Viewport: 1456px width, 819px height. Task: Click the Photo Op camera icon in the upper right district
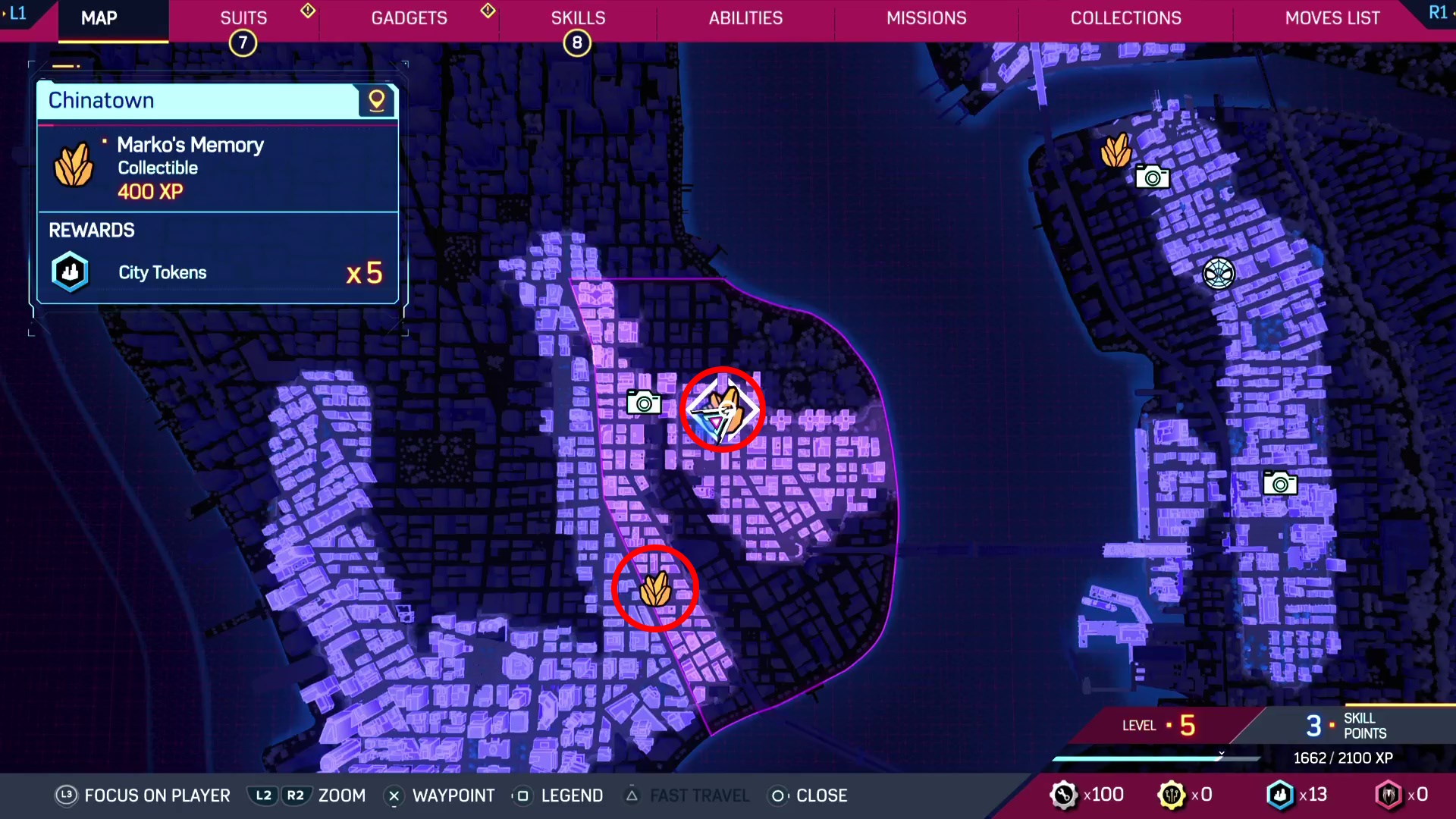(x=1153, y=177)
